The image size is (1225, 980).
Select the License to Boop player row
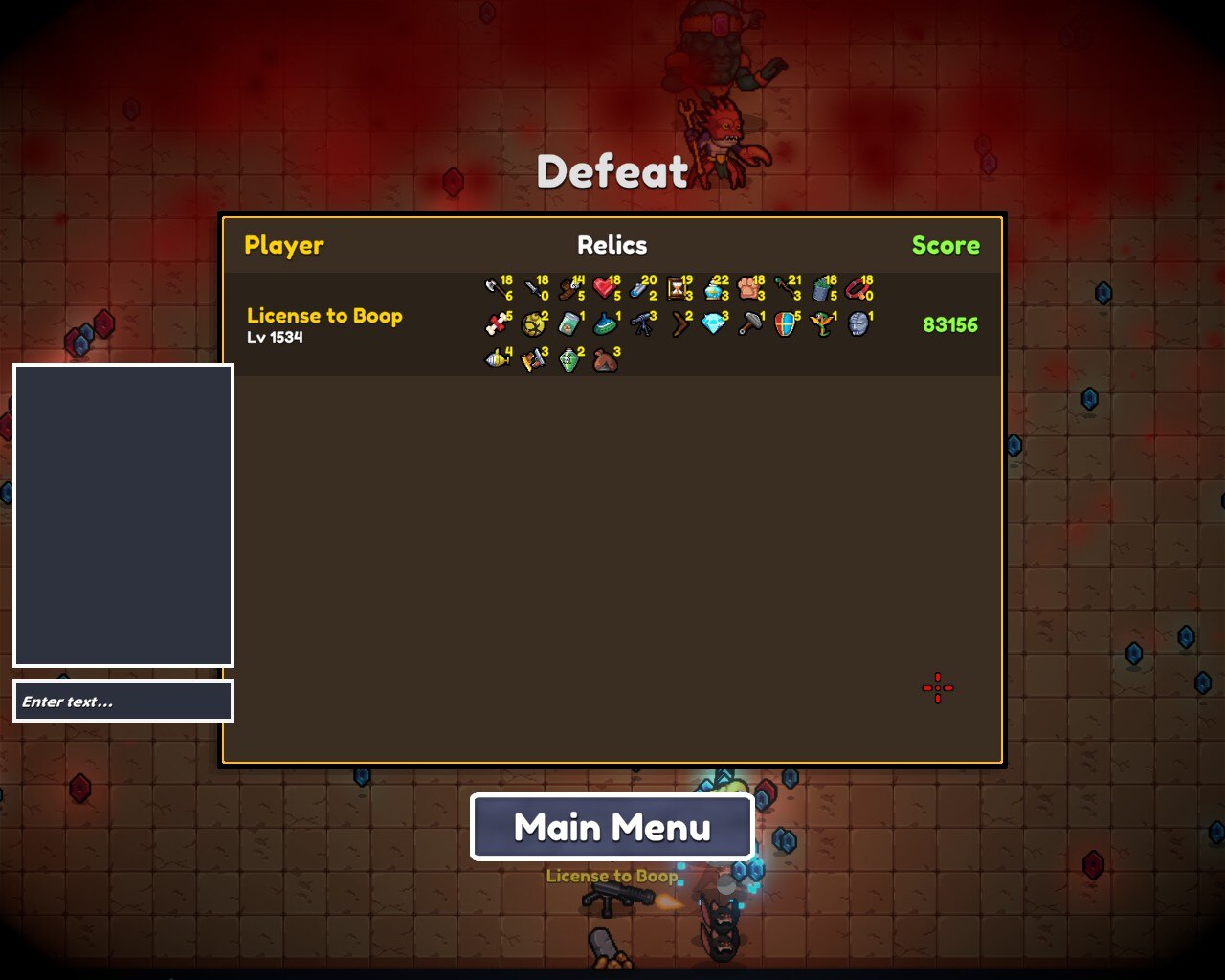324,324
